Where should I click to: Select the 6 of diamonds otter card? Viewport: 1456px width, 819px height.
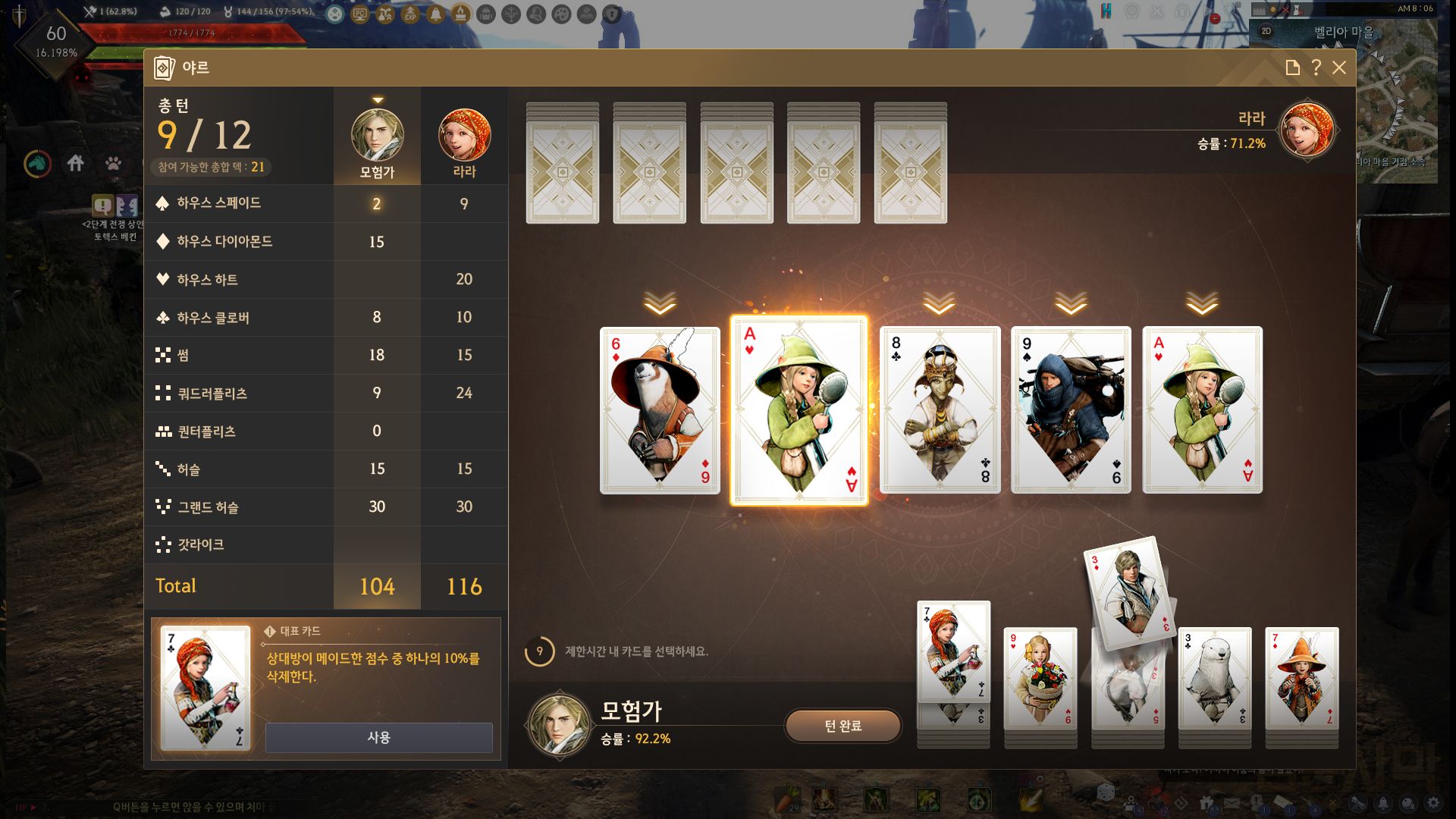pyautogui.click(x=660, y=410)
